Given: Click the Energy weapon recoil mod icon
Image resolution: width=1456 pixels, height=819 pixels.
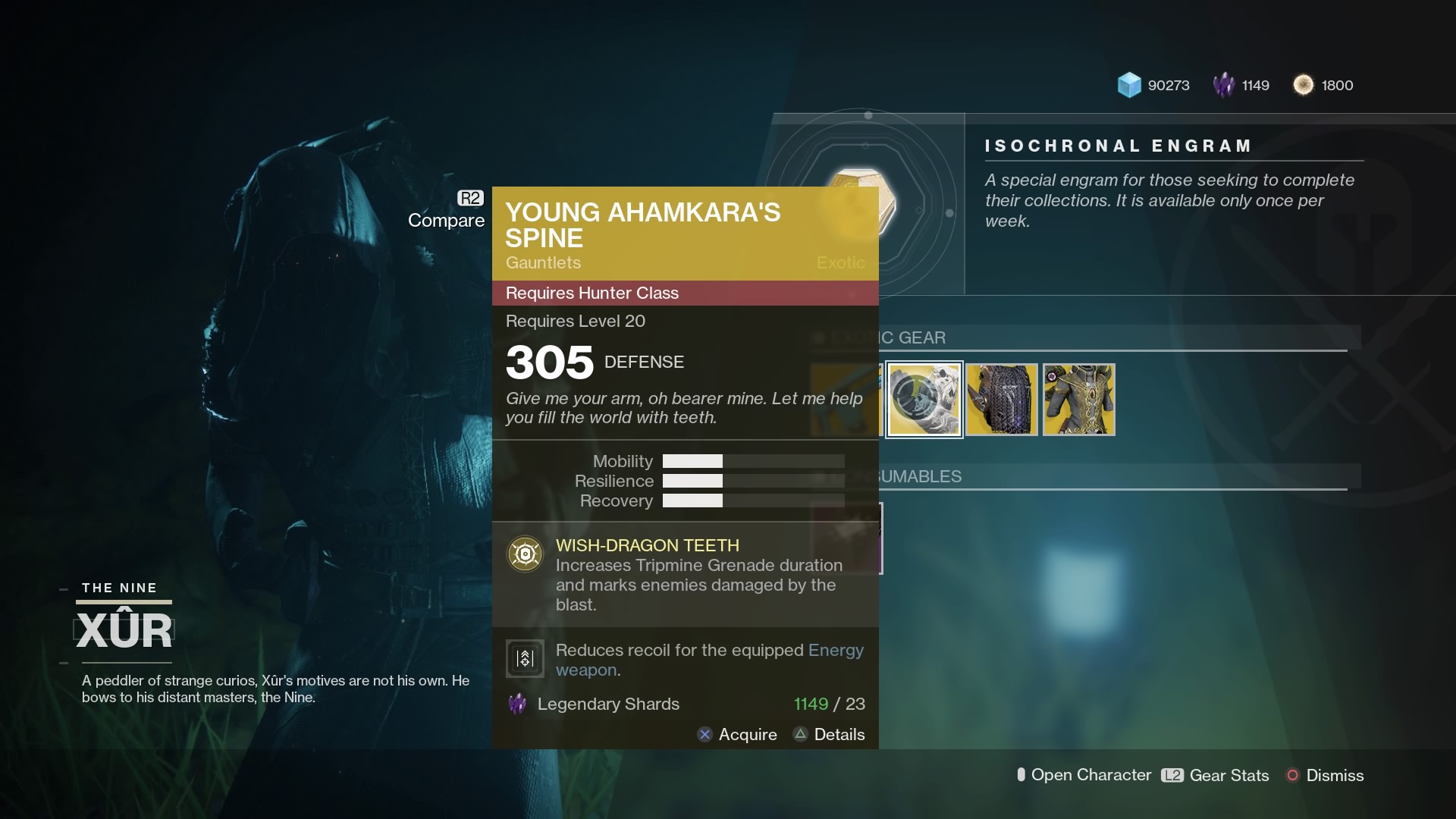Looking at the screenshot, I should (x=524, y=658).
